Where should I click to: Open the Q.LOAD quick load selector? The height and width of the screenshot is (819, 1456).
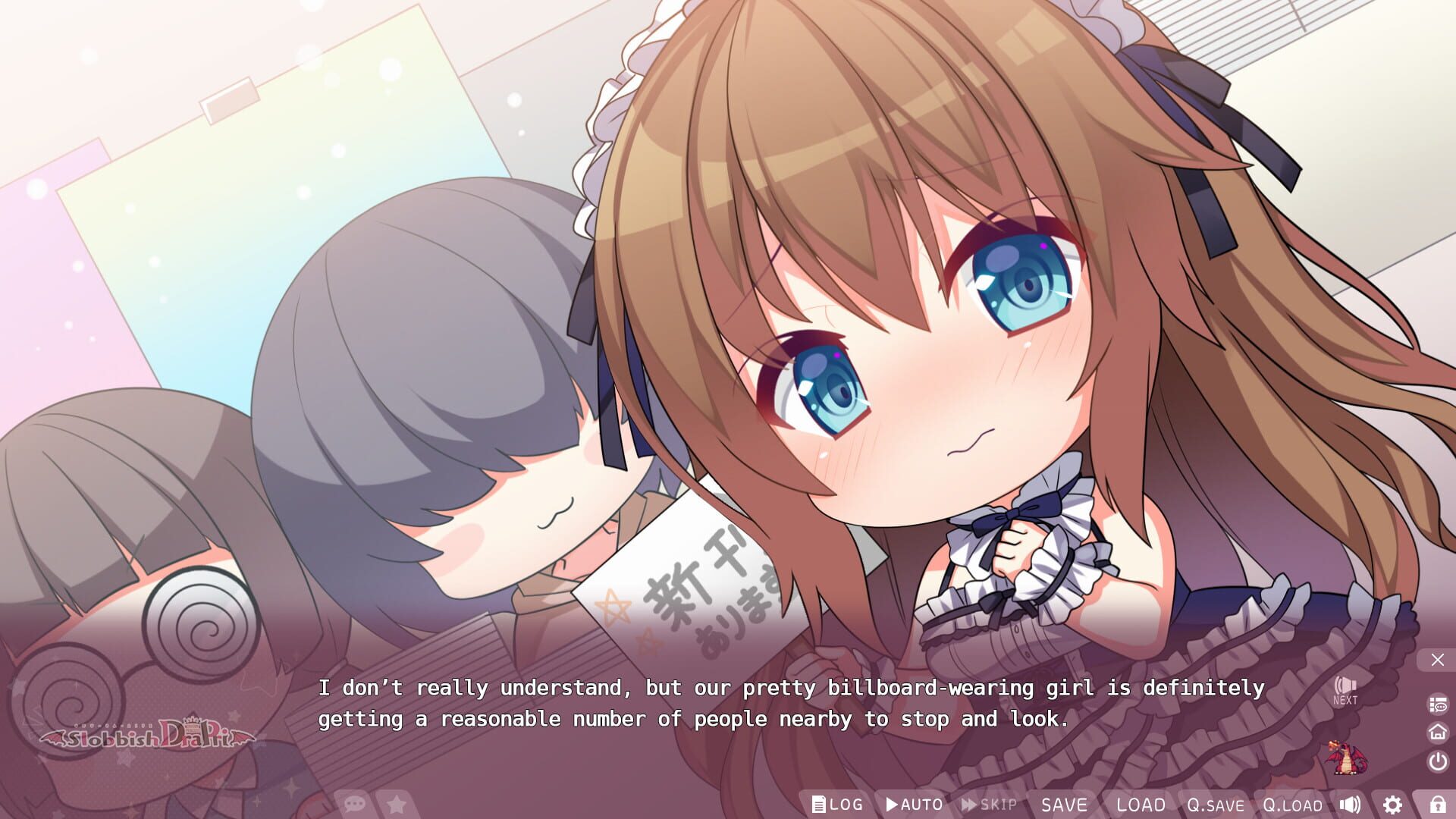point(1291,805)
